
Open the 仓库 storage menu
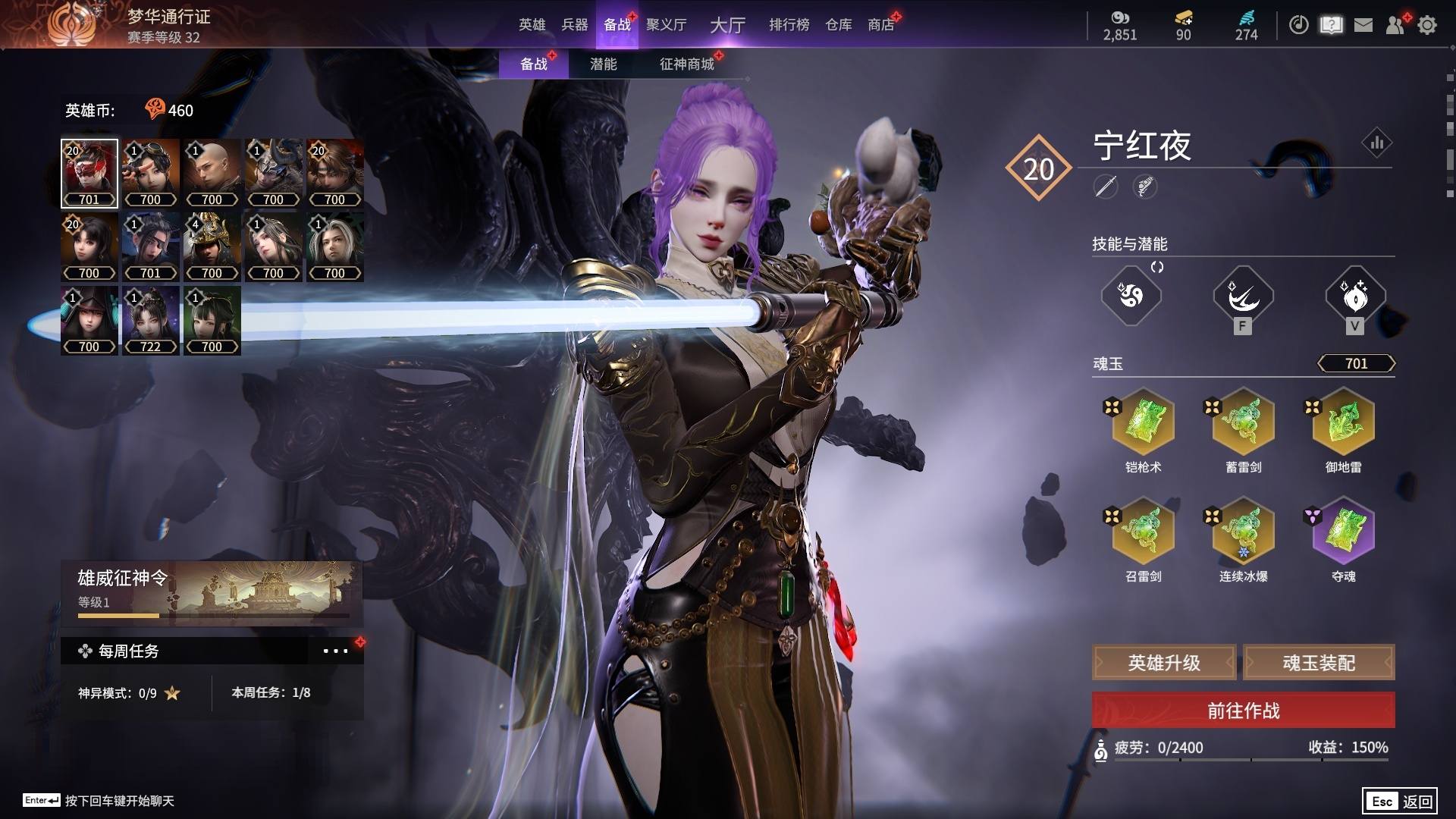tap(838, 25)
